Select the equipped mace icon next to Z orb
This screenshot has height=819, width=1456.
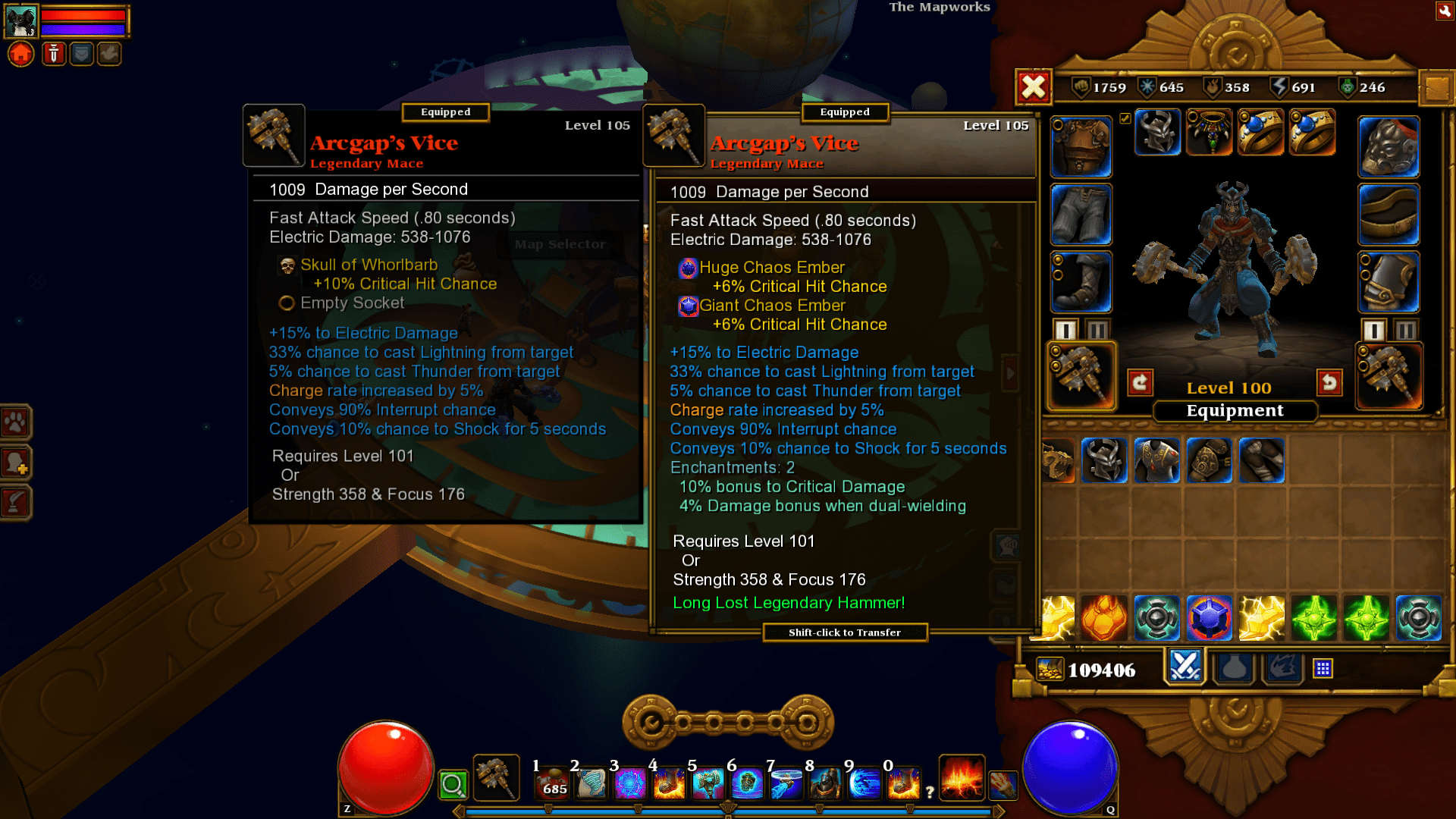496,777
